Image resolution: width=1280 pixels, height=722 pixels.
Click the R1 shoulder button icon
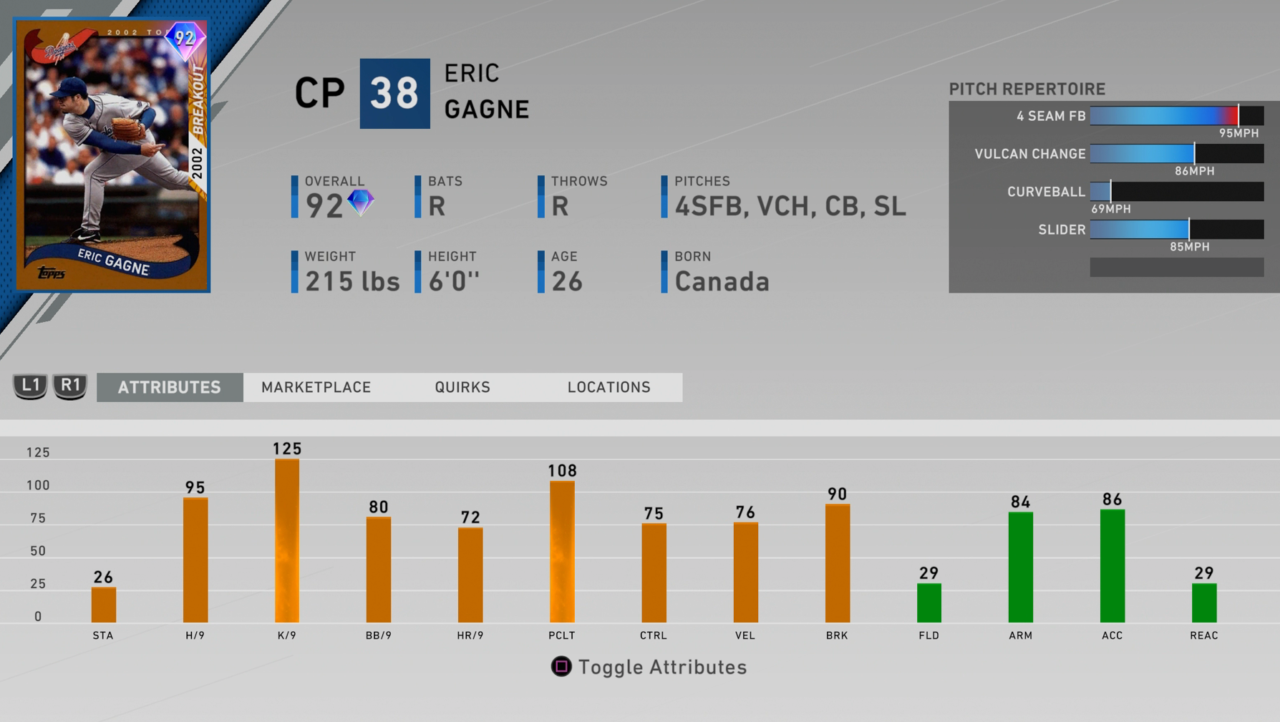pyautogui.click(x=69, y=386)
